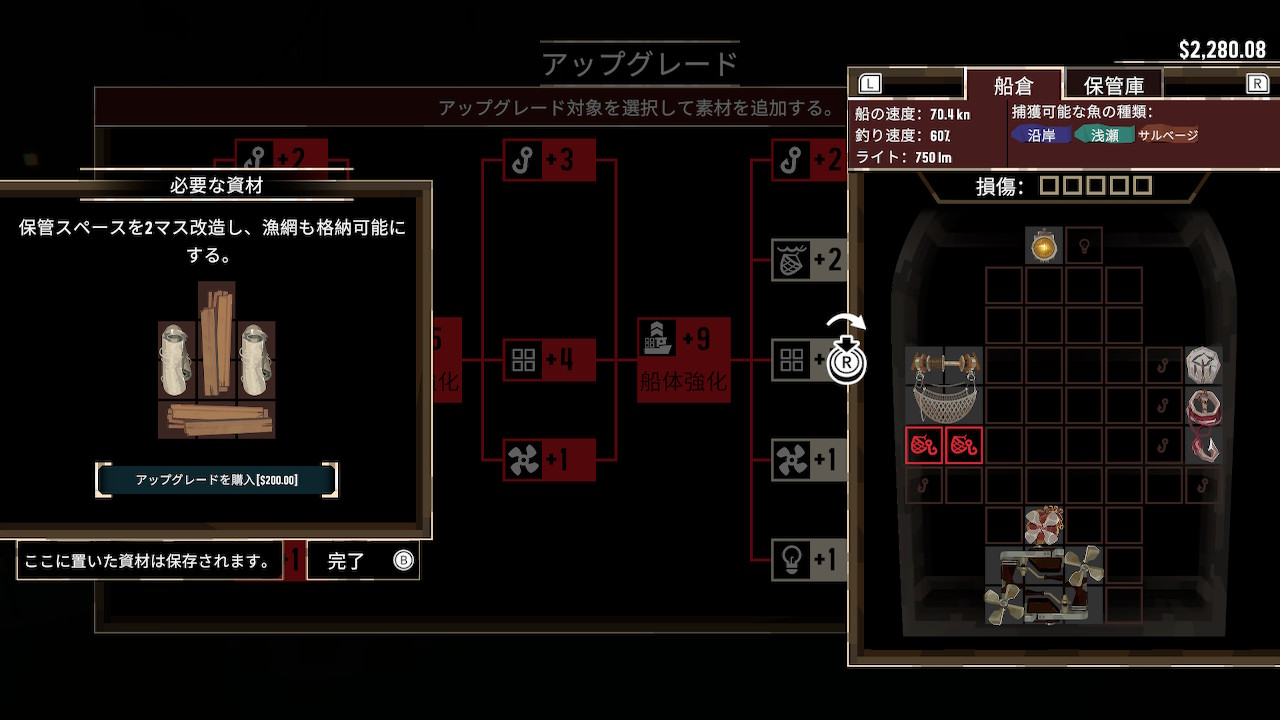Select the small fan engine in cargo

tap(1044, 525)
